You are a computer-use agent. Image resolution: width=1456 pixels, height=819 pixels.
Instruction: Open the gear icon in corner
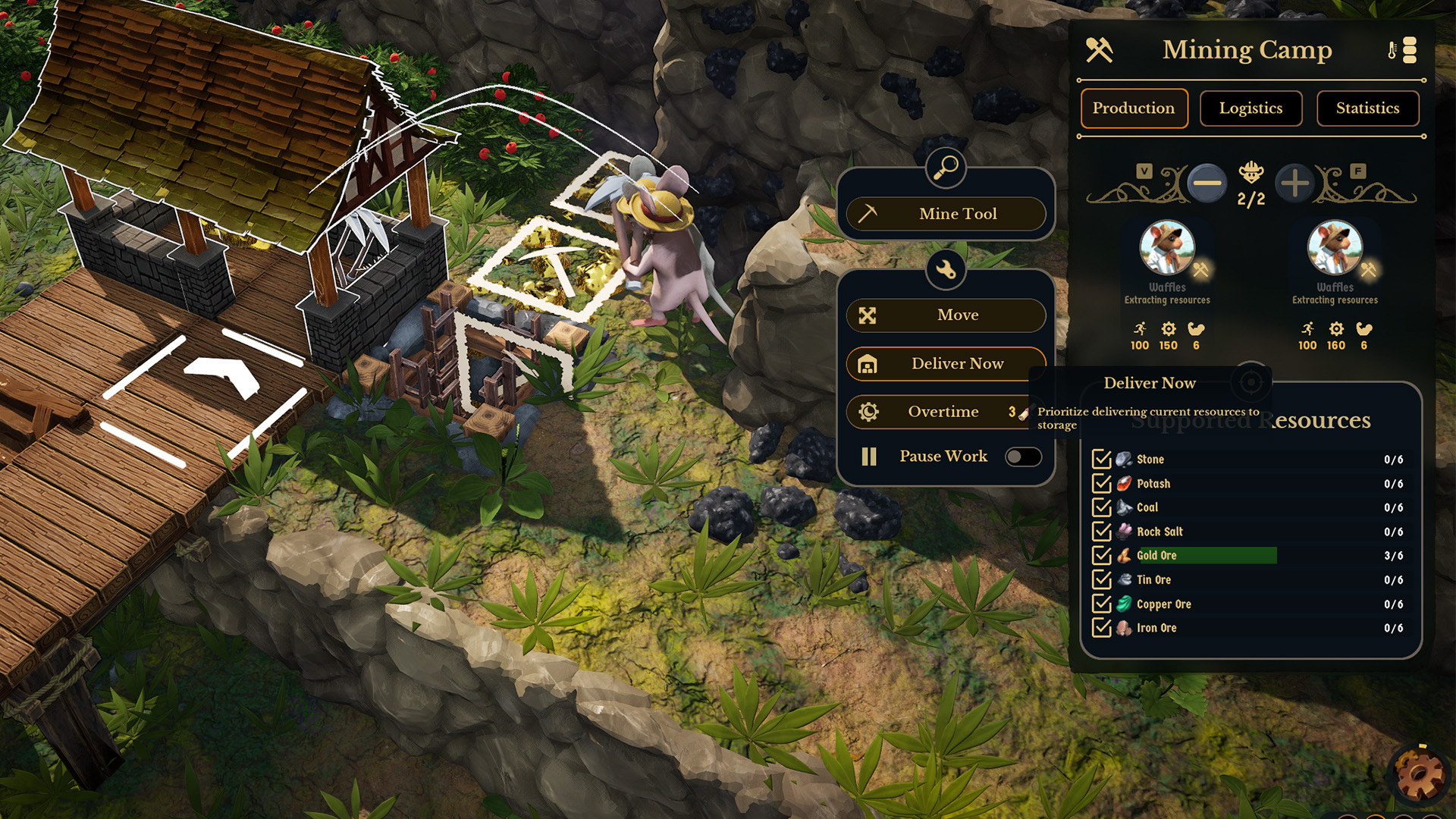[x=1420, y=773]
